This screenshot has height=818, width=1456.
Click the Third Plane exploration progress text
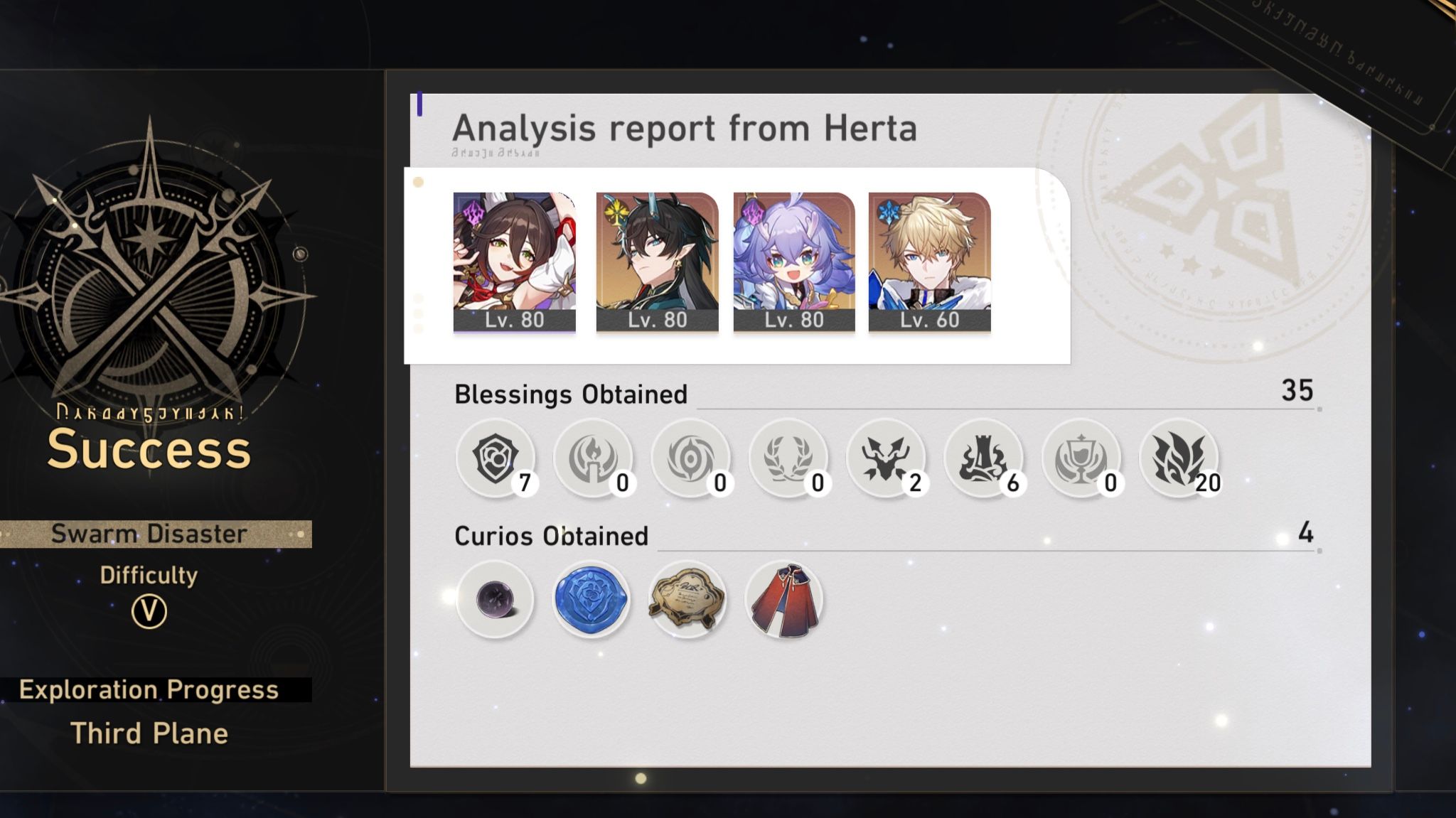click(151, 733)
